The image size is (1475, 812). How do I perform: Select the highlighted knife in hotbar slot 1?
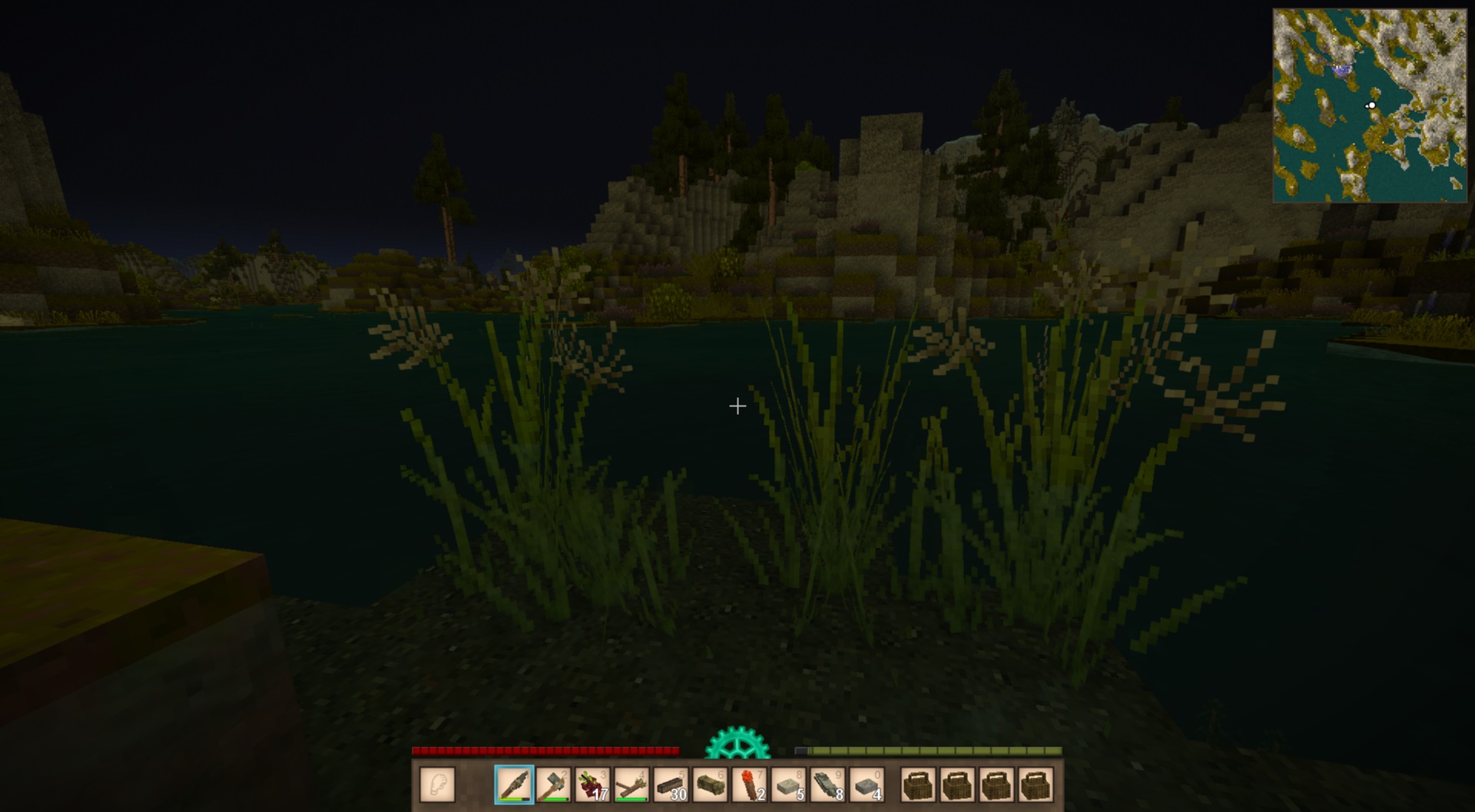tap(514, 785)
